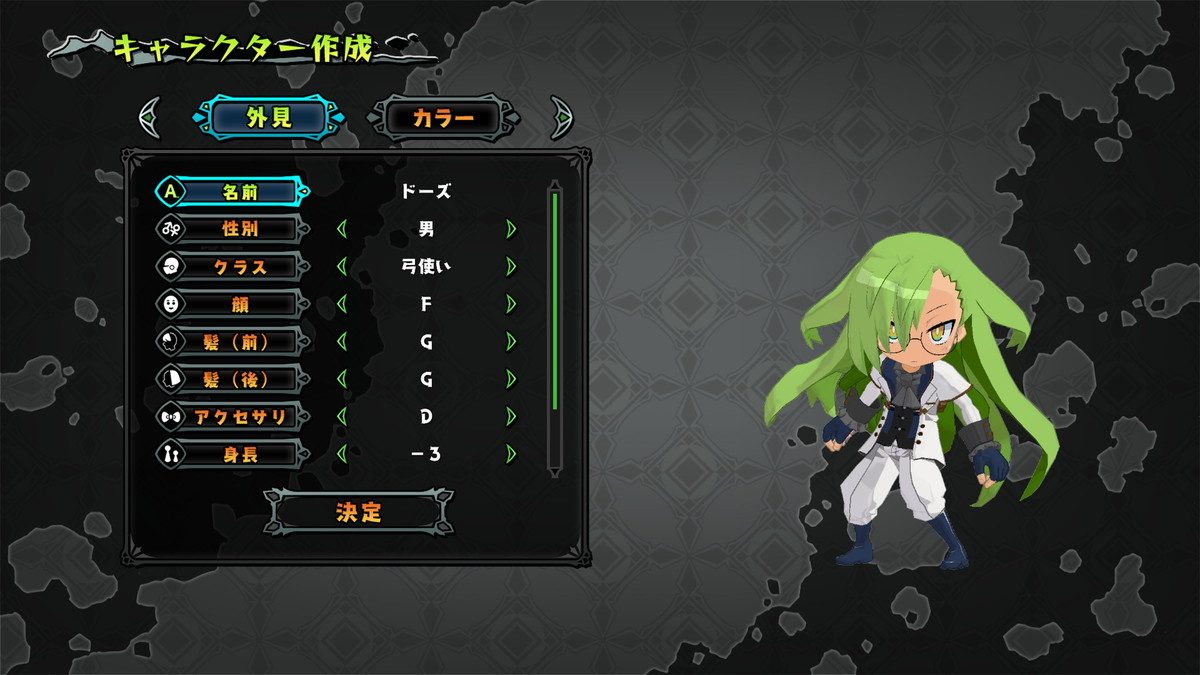Viewport: 1200px width, 675px height.
Task: Advance 髪（前）front hair with right arrow
Action: coord(512,341)
